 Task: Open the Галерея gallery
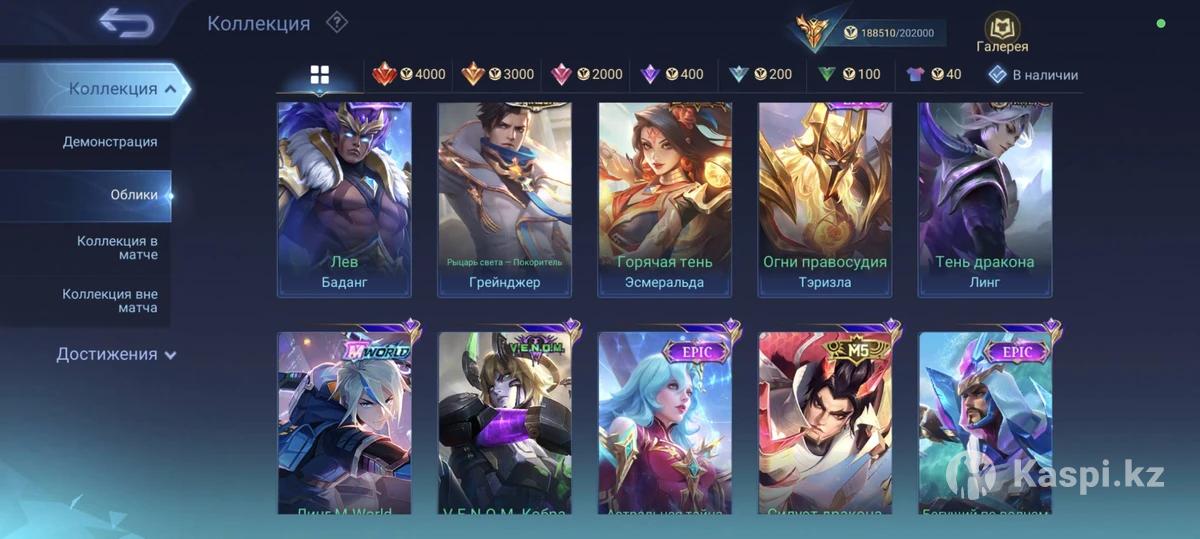(x=1002, y=33)
